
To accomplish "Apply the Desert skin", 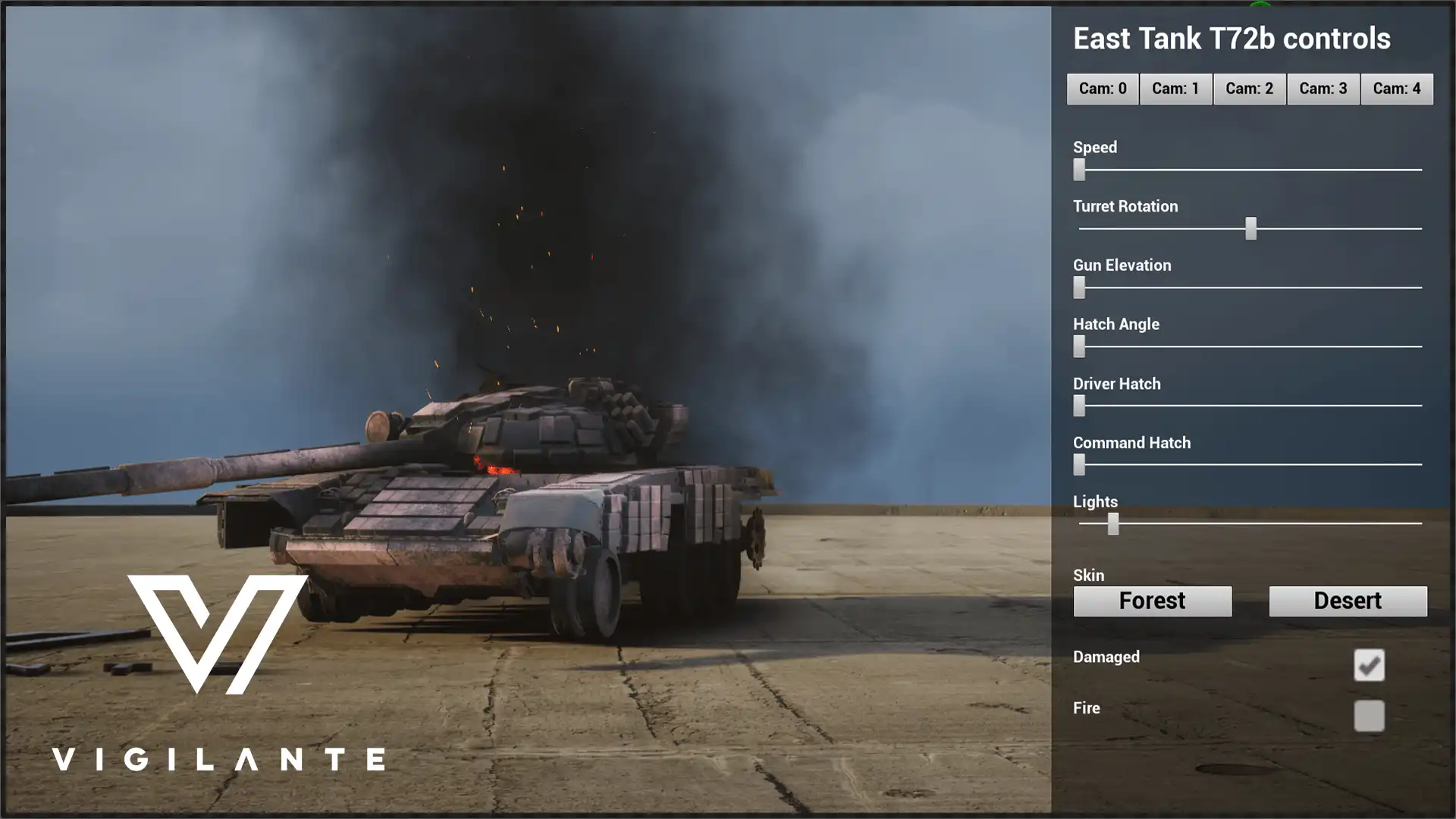I will coord(1348,601).
